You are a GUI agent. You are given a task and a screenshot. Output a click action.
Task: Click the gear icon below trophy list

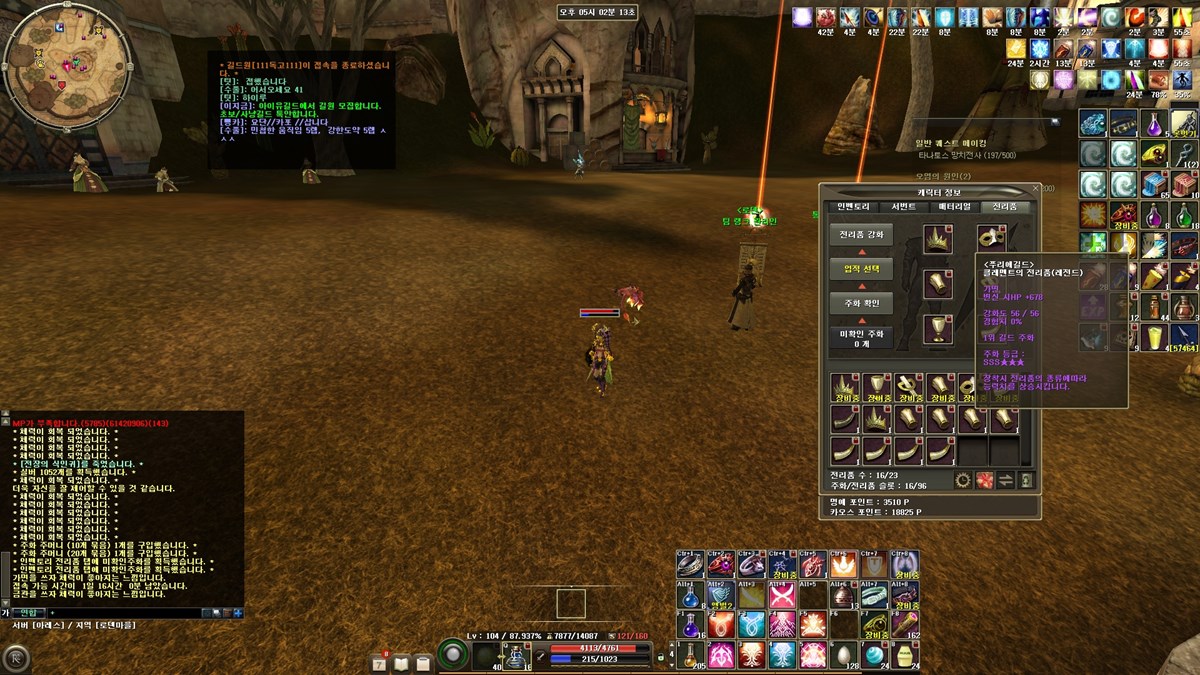click(x=963, y=481)
